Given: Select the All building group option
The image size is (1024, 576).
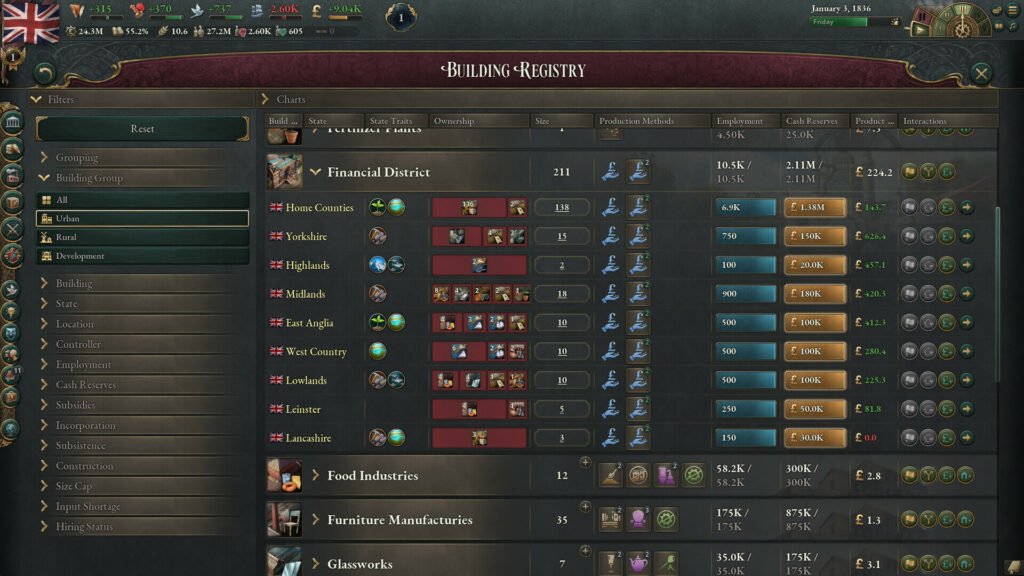Looking at the screenshot, I should pos(142,200).
